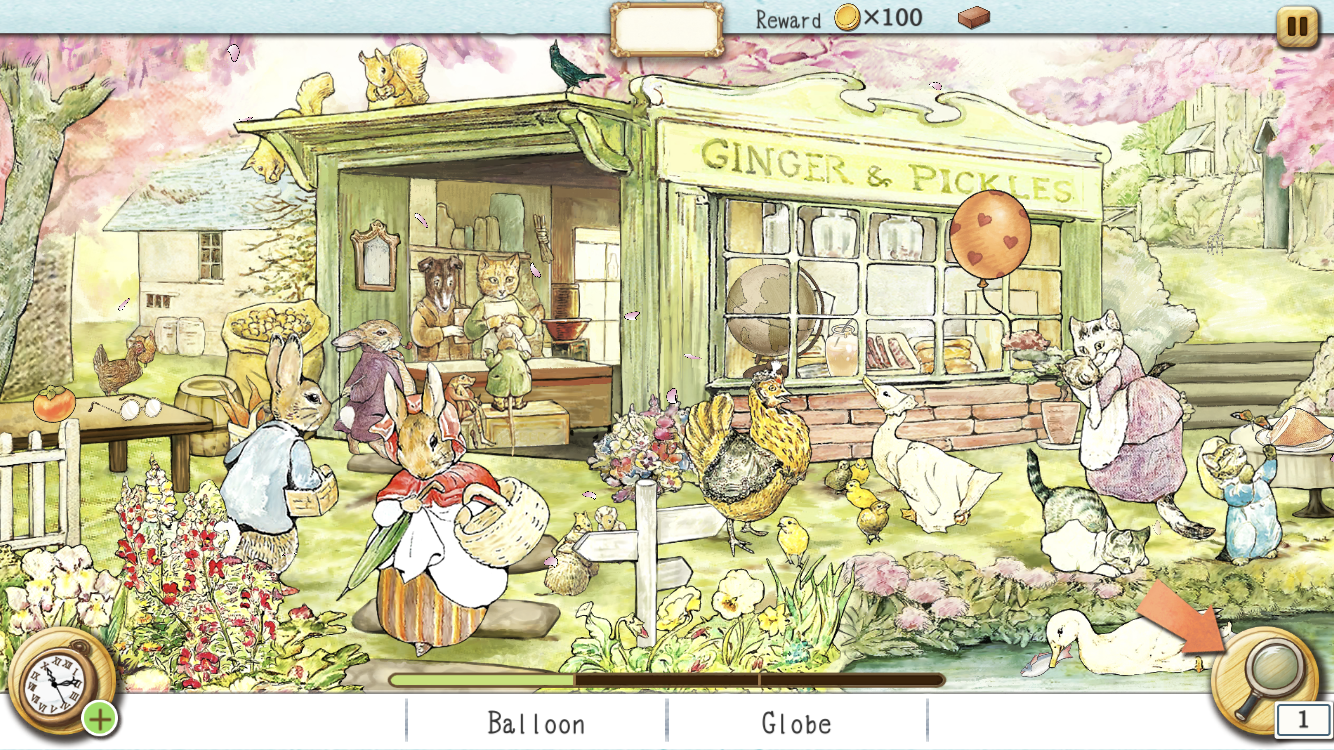Screen dimensions: 1334x750
Task: Add extra time with the green plus
Action: tap(99, 717)
